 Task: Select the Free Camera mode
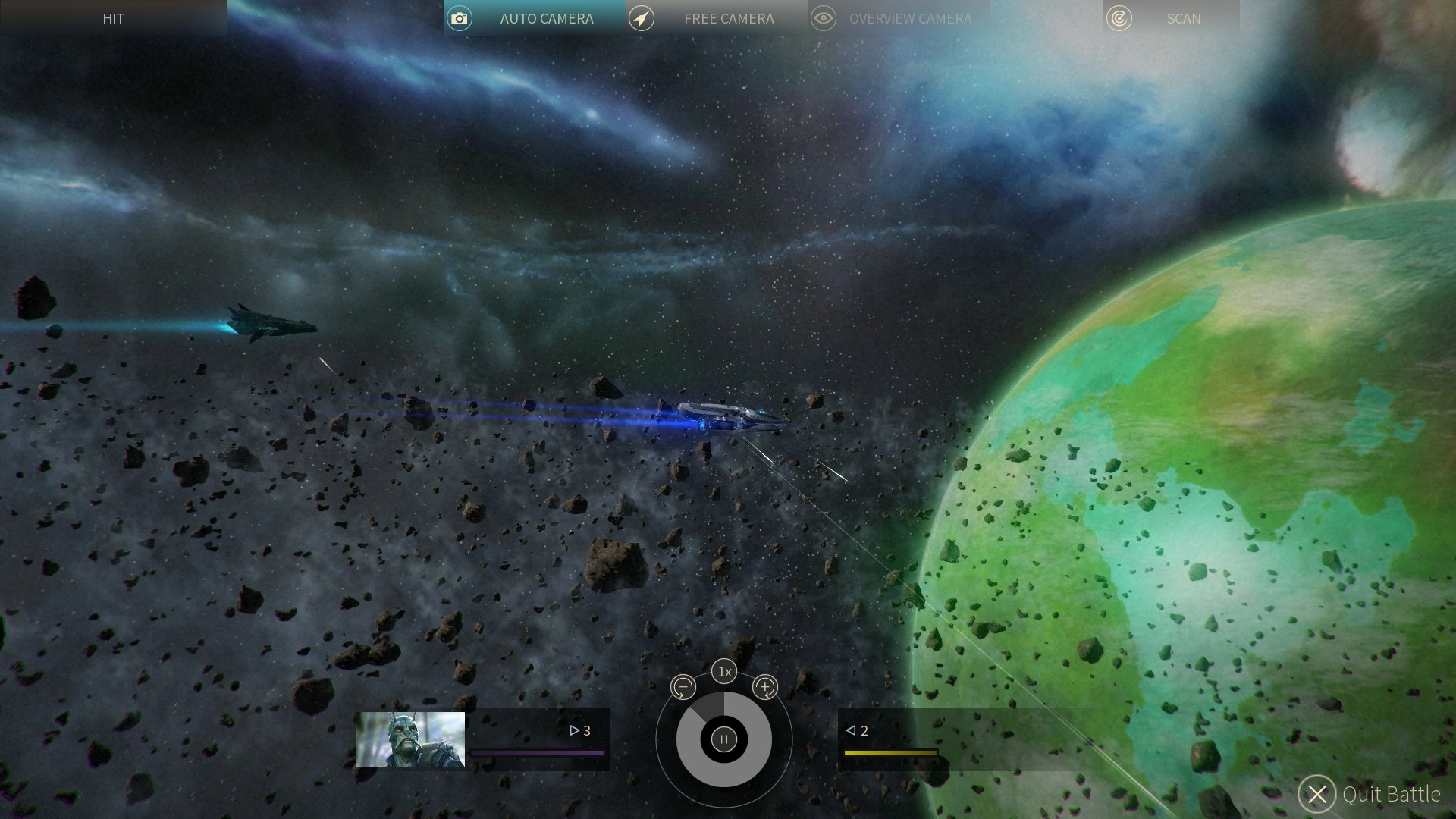(x=716, y=18)
